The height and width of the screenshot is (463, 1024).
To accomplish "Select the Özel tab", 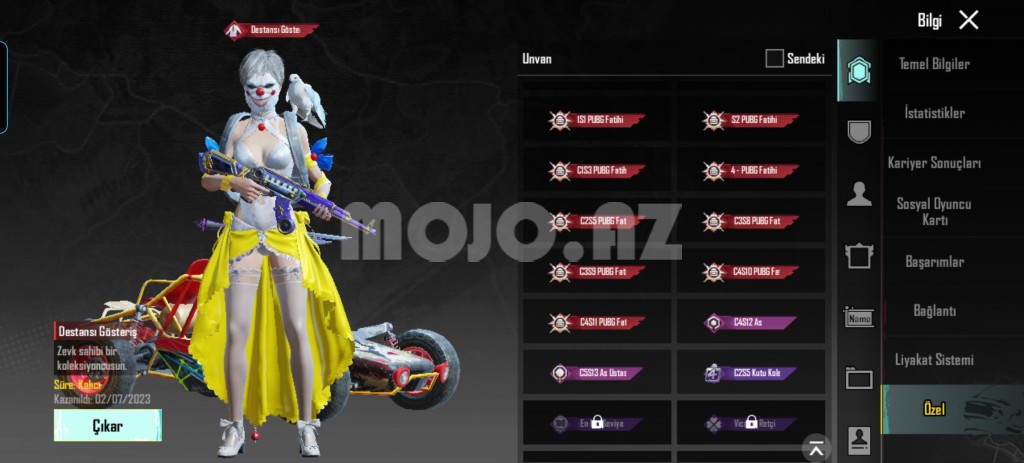I will (934, 408).
